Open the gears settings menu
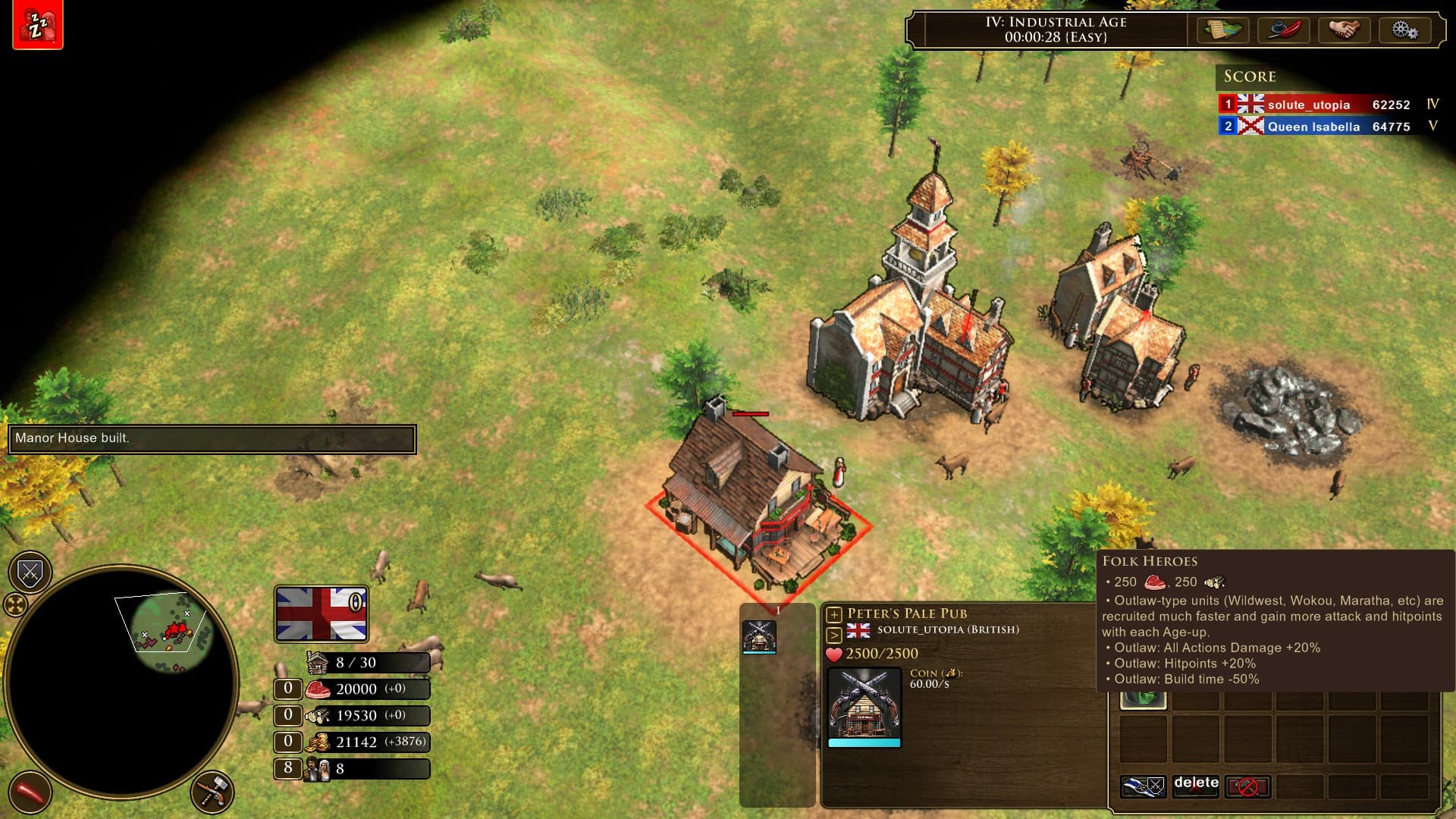 click(1404, 30)
